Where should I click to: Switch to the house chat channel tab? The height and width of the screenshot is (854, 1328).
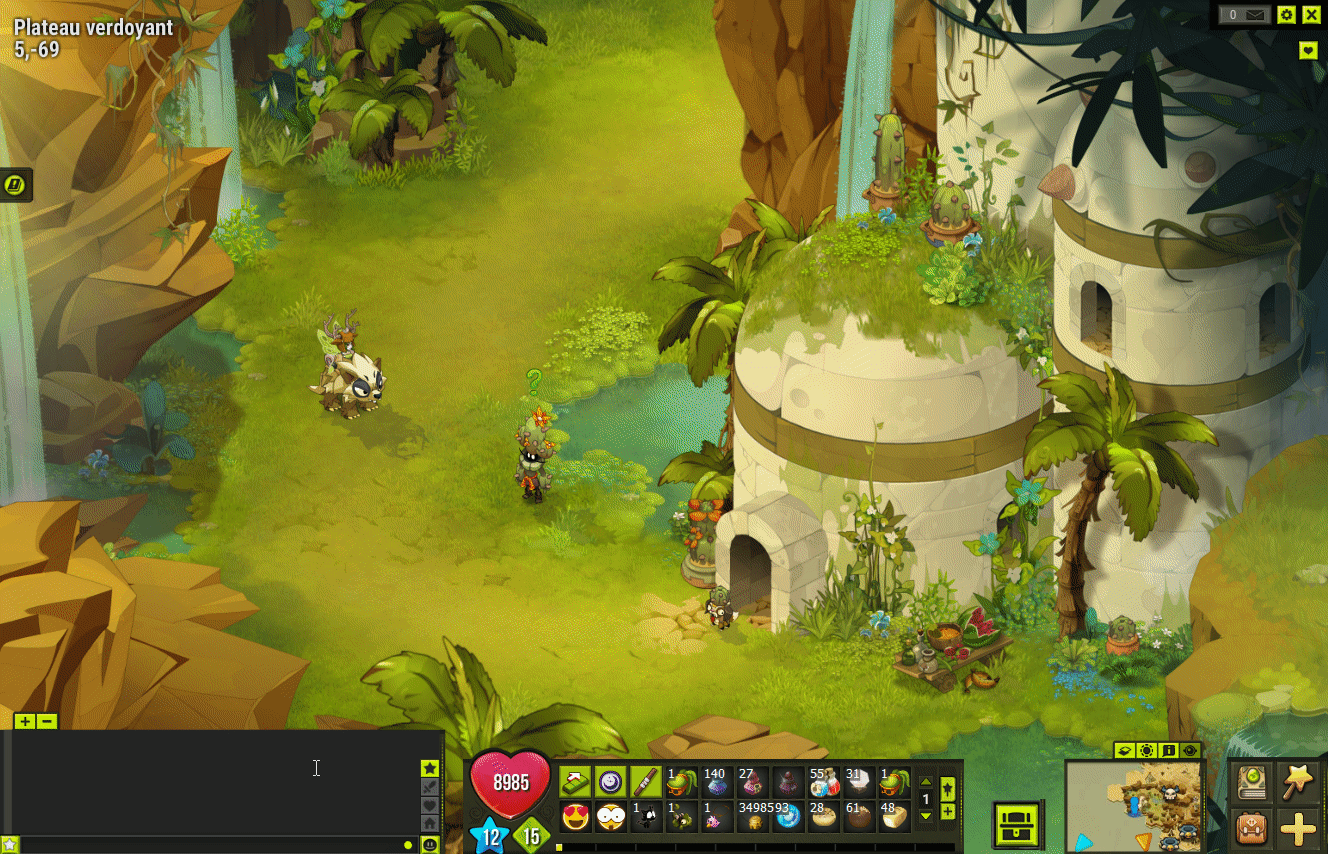tap(430, 823)
